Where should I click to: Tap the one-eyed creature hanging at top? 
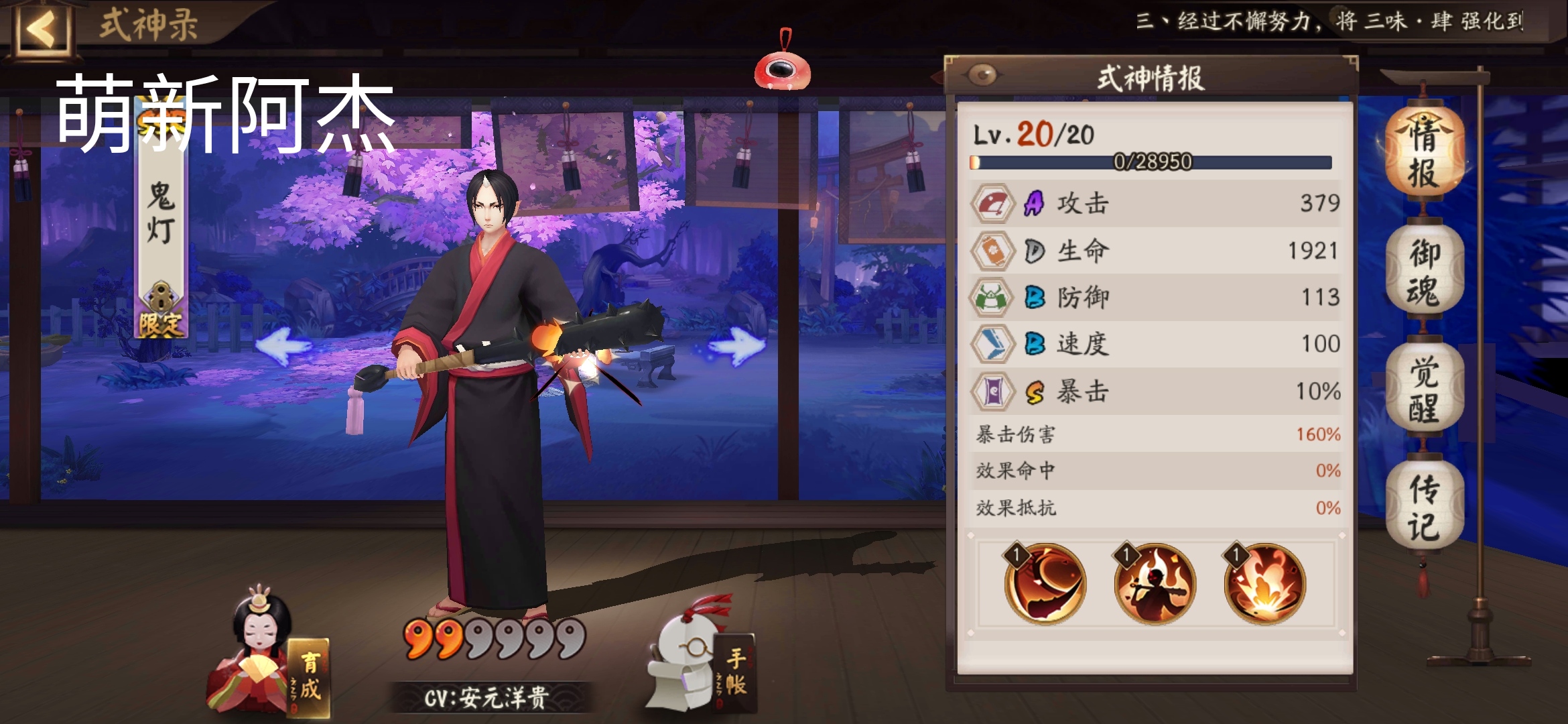coord(782,70)
